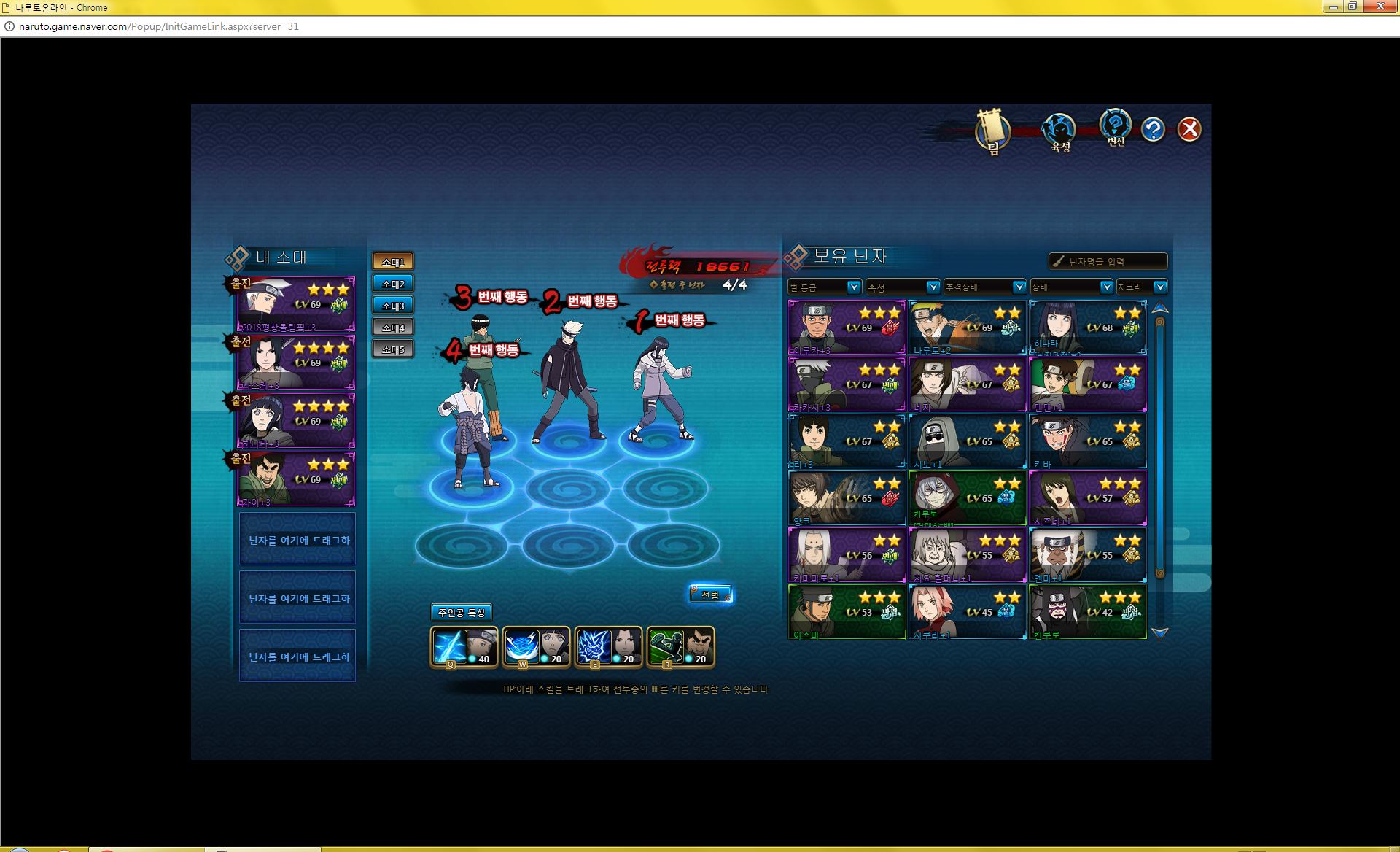1400x852 pixels.
Task: Click the blue question mark help button
Action: (1153, 130)
